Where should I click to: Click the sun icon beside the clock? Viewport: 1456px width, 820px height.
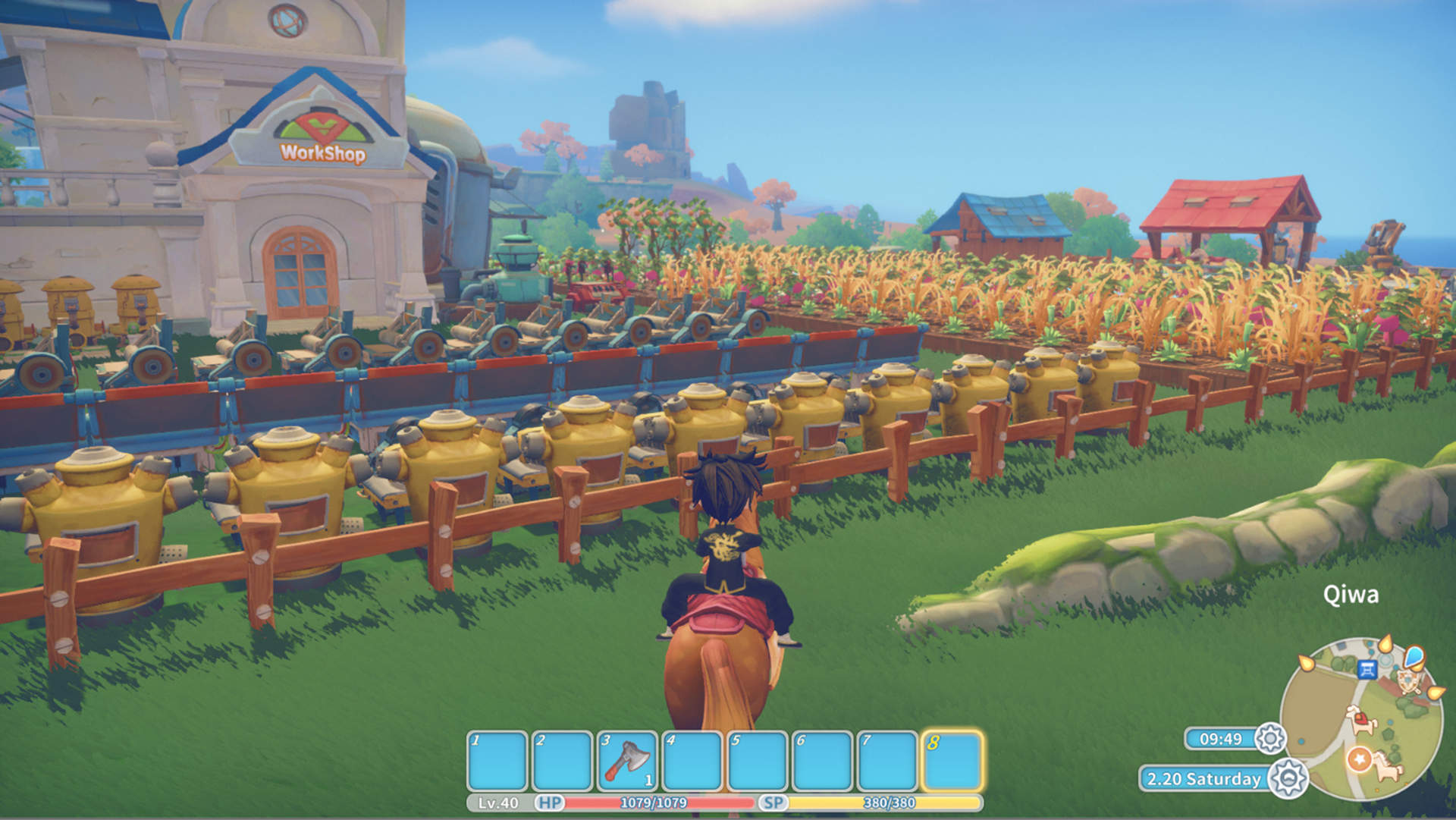pyautogui.click(x=1269, y=739)
